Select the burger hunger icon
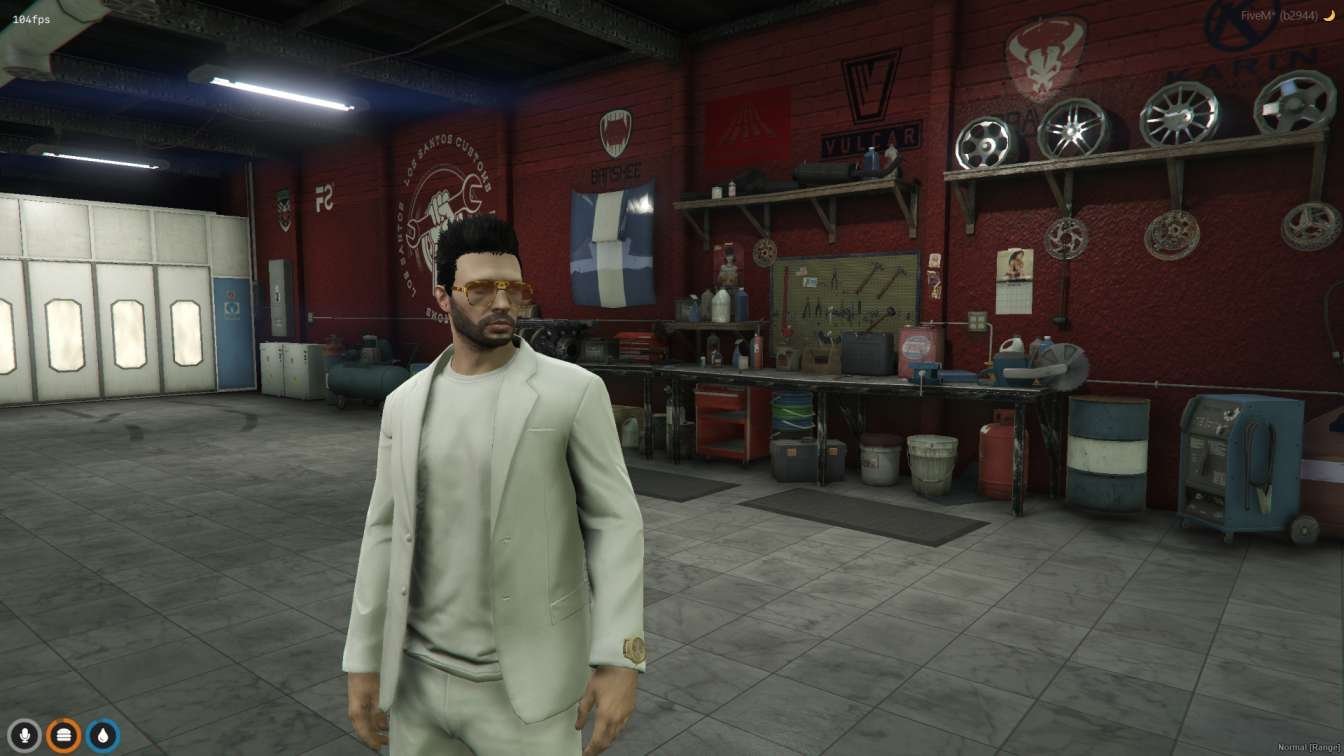The height and width of the screenshot is (756, 1344). 63,736
